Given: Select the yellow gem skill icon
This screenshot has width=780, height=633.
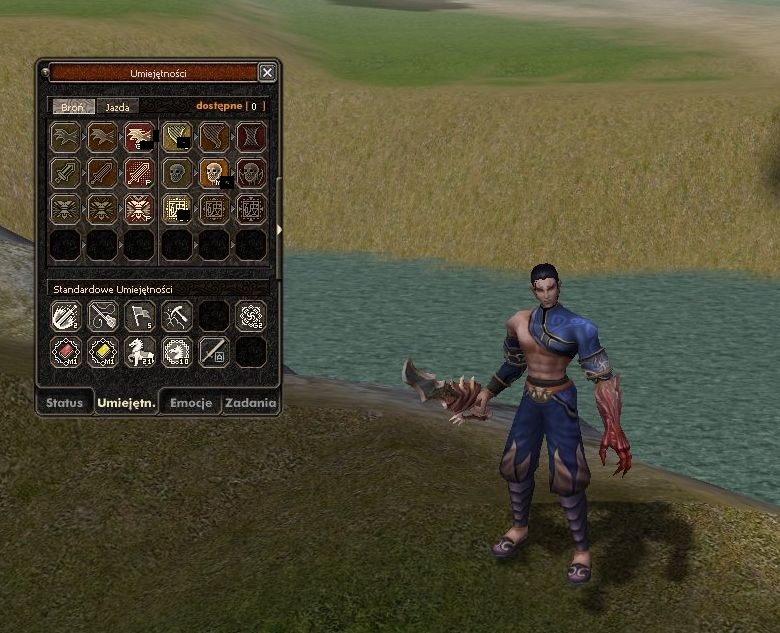Looking at the screenshot, I should (103, 351).
